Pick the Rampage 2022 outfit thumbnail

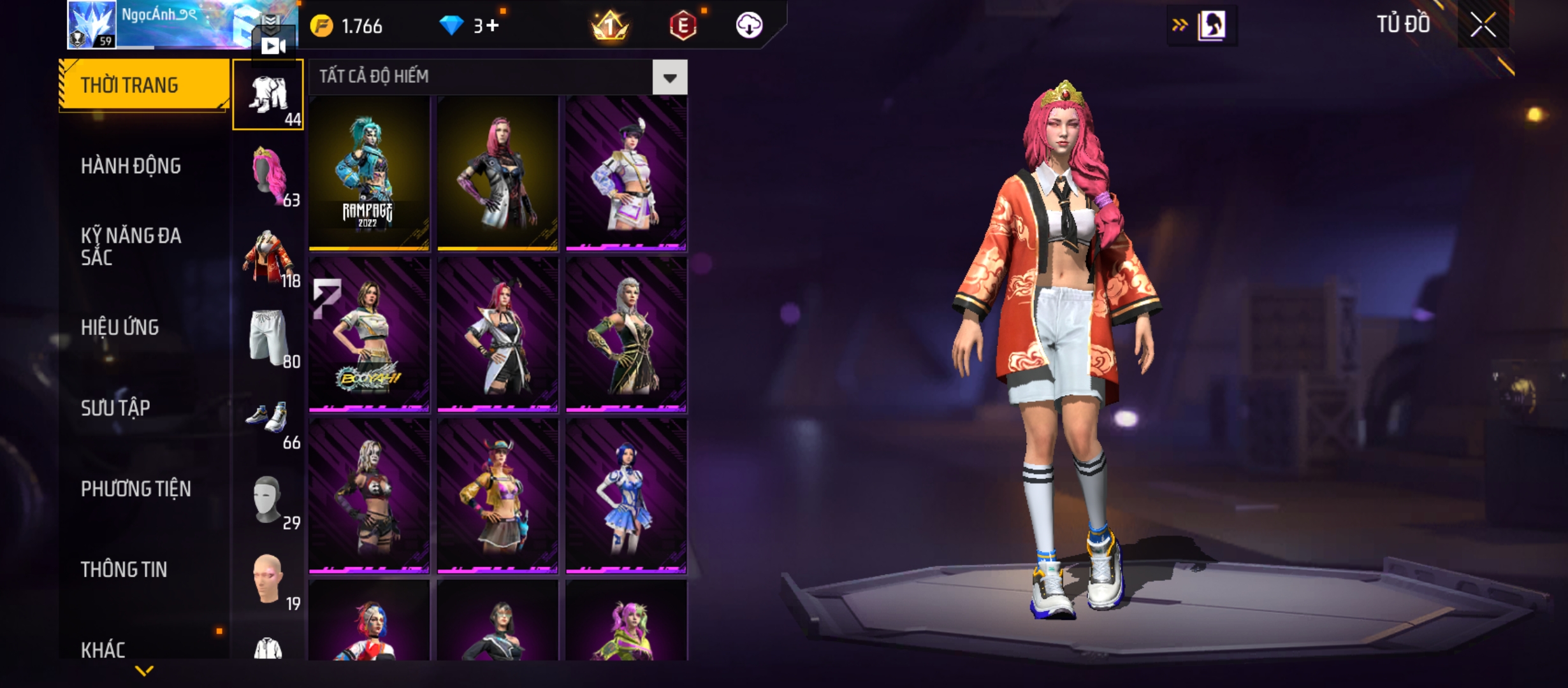[368, 173]
